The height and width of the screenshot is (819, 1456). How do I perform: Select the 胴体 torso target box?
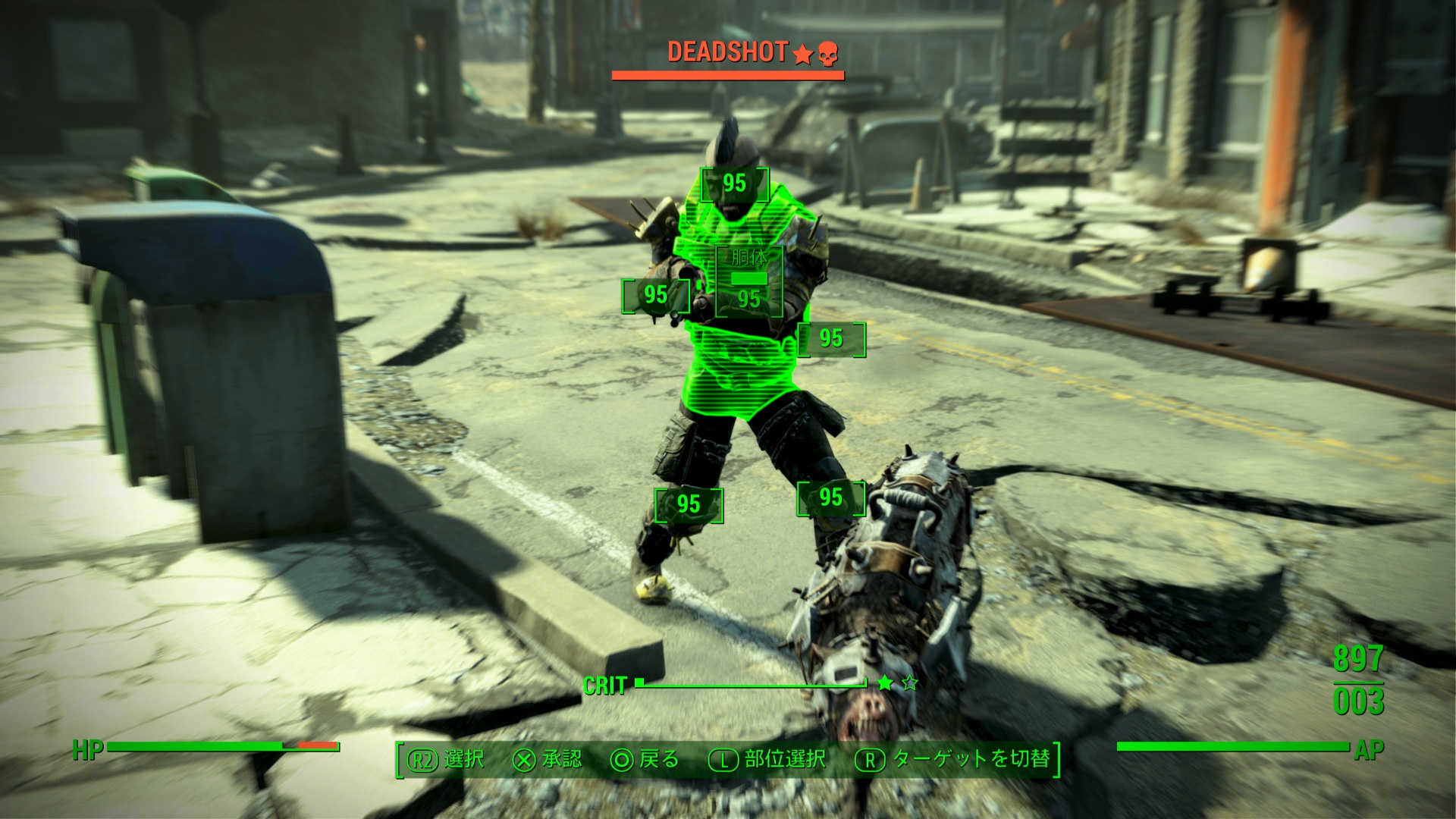749,281
